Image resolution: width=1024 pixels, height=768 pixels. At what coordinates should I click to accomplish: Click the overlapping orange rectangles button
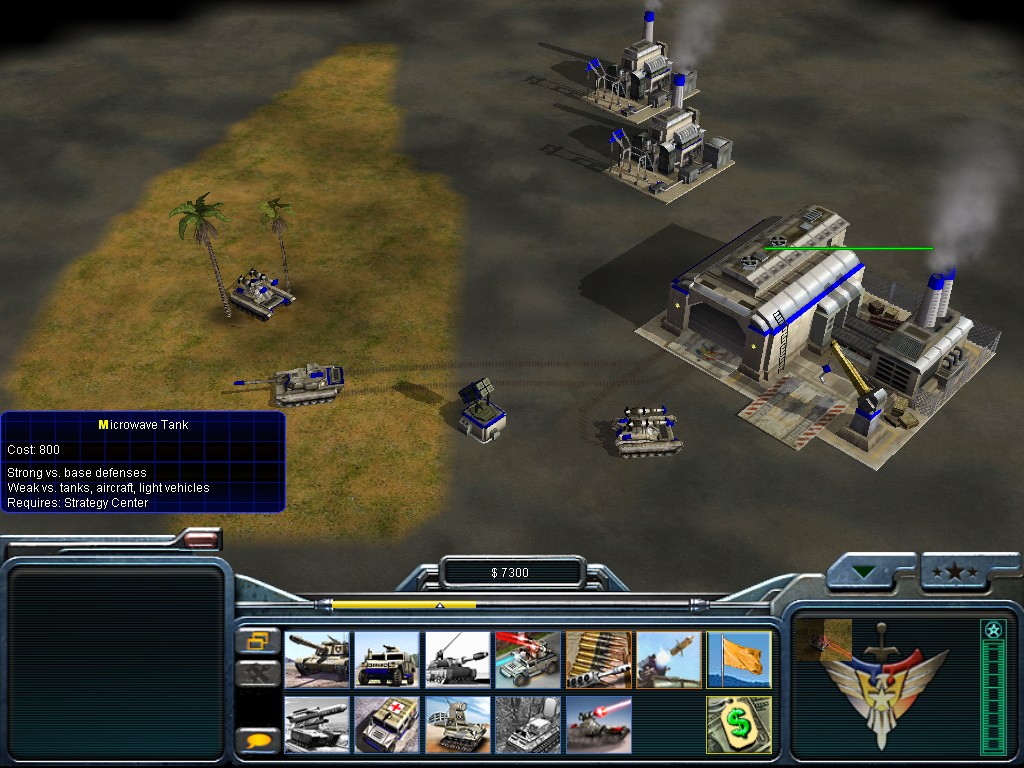point(258,640)
